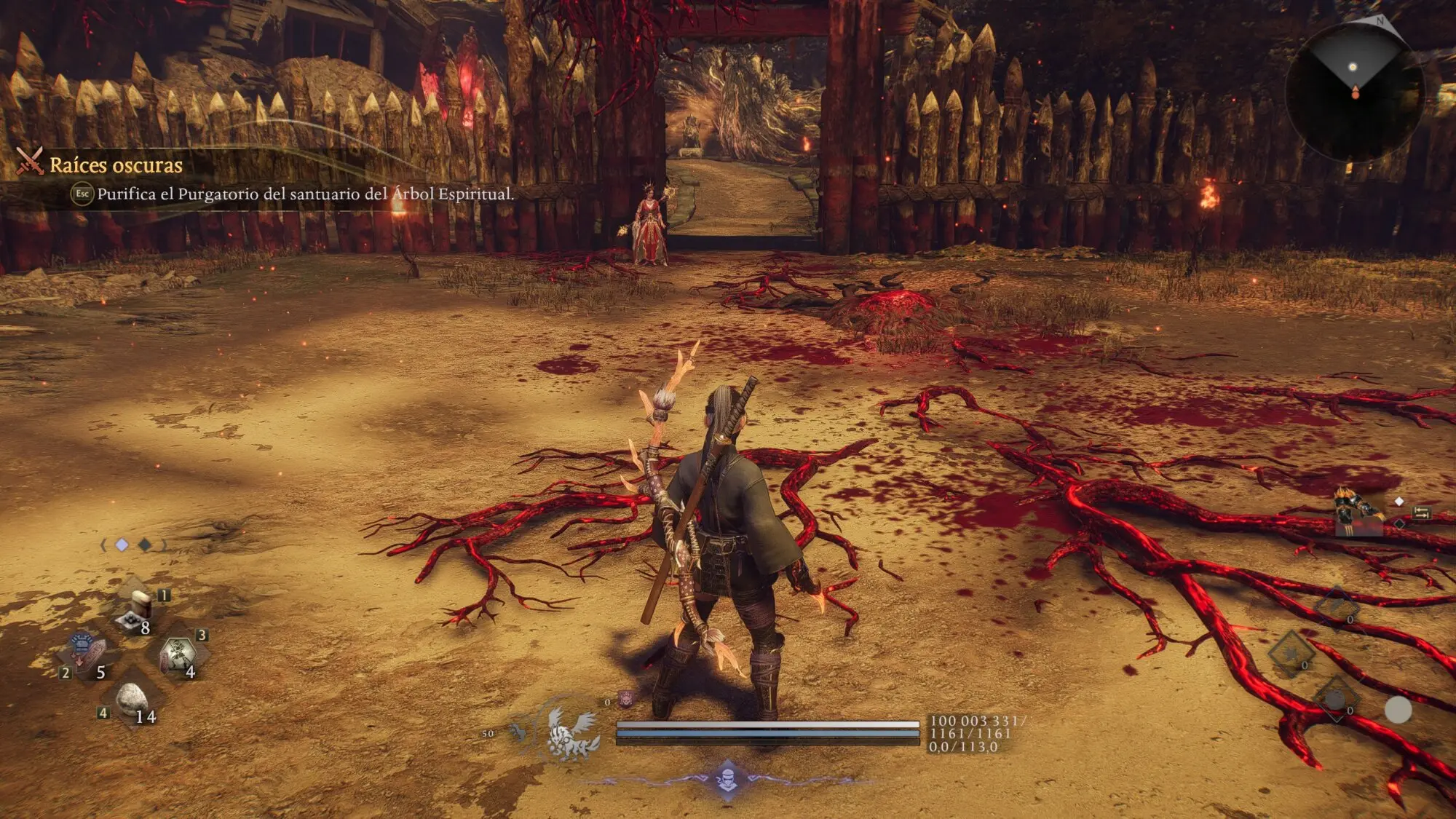Select the stone in quick slot 4
This screenshot has height=819, width=1456.
click(132, 699)
